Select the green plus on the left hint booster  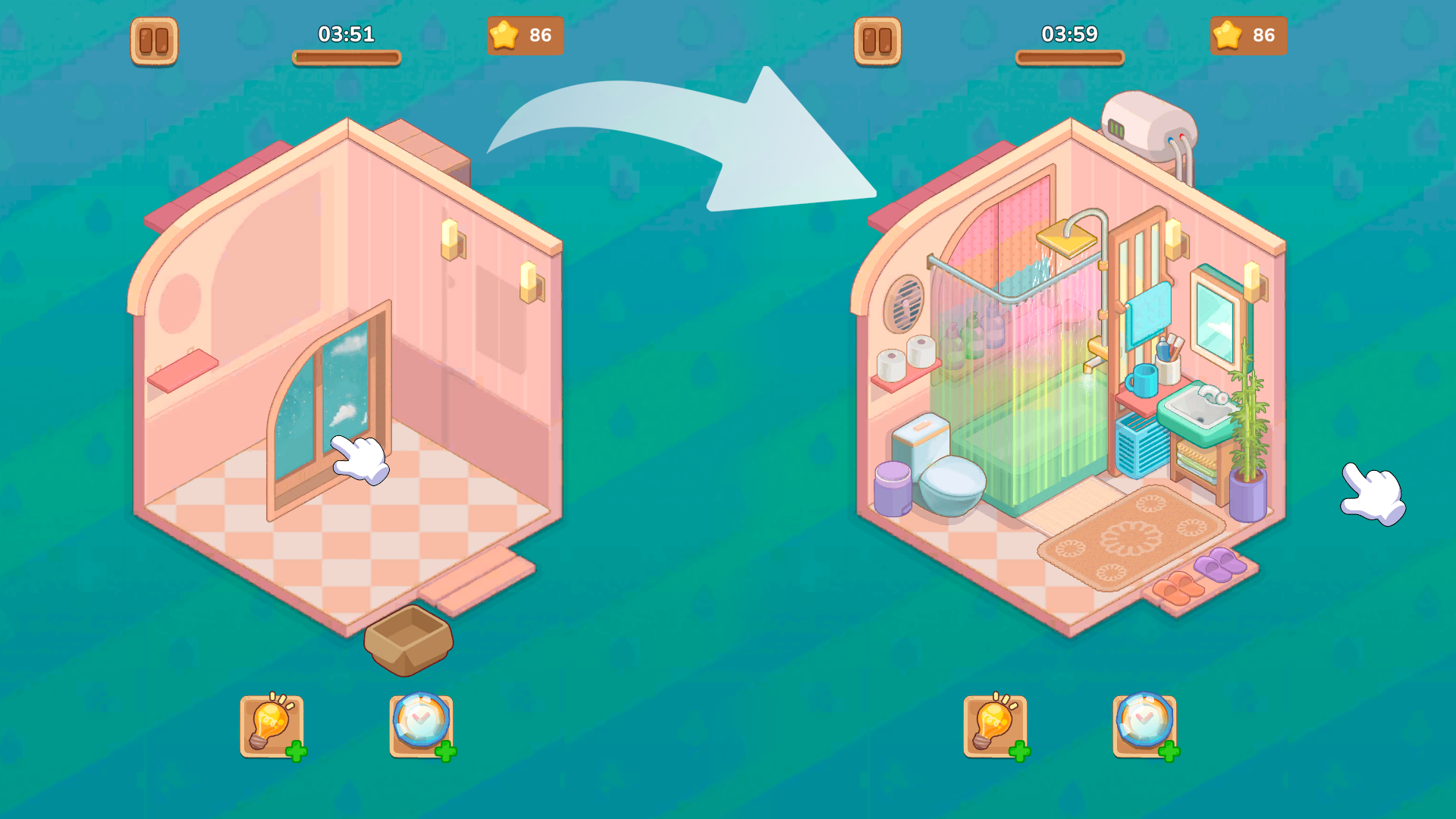point(297,752)
